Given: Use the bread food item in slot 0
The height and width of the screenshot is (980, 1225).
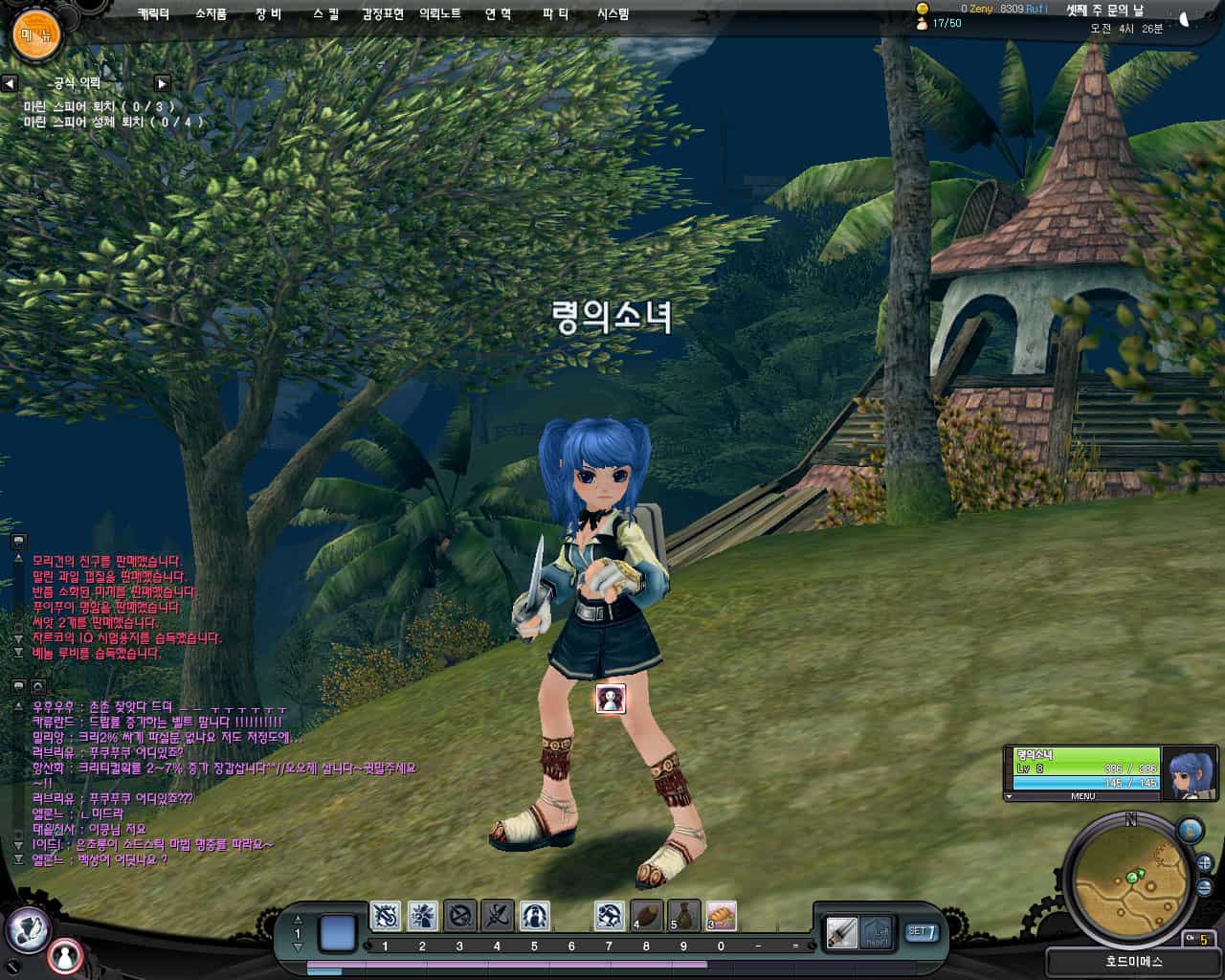Looking at the screenshot, I should (720, 916).
